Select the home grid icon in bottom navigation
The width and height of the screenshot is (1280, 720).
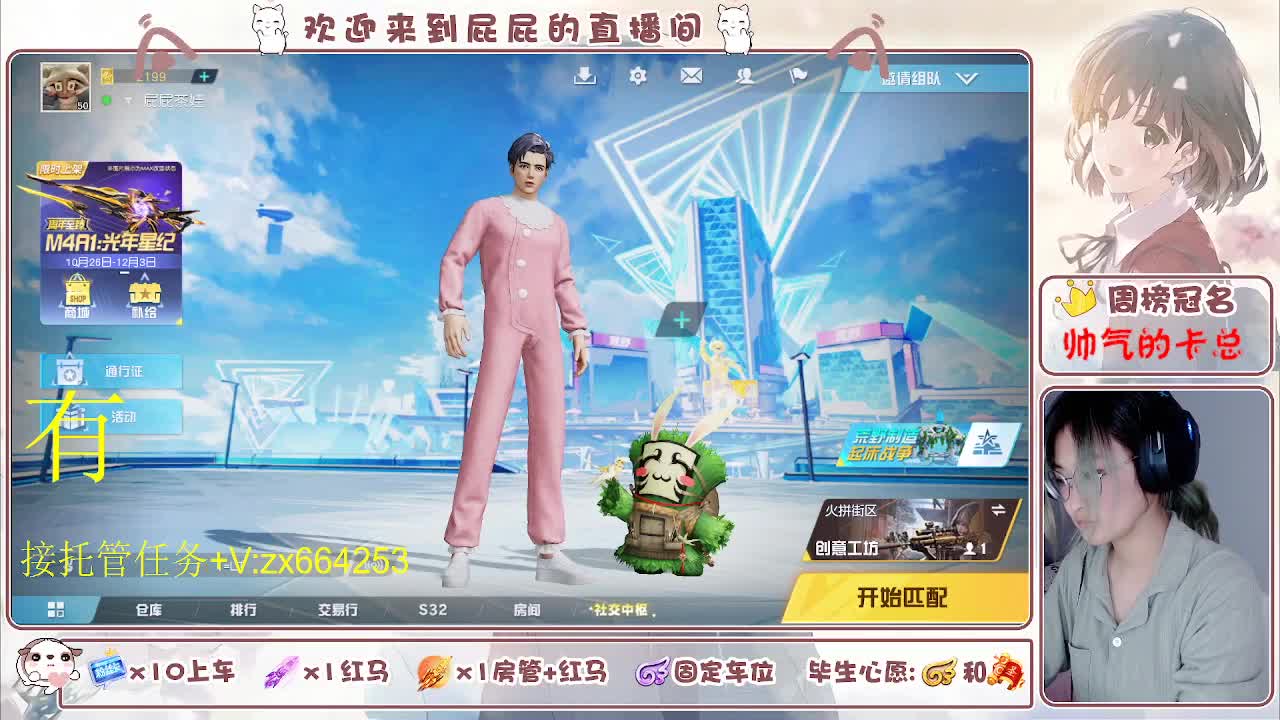pos(57,608)
